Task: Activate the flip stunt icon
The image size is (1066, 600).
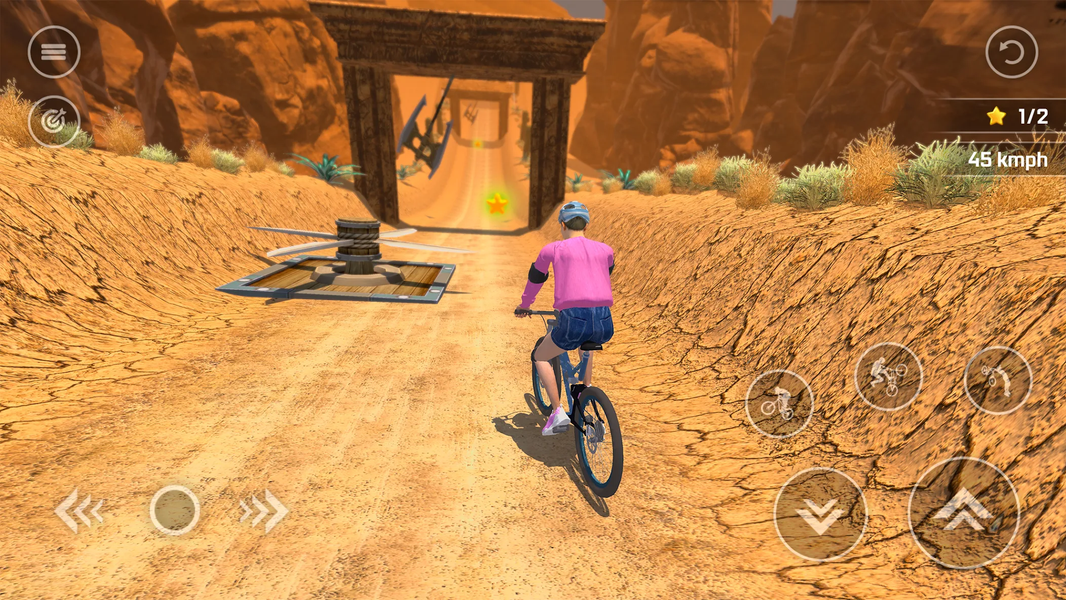Action: pyautogui.click(x=997, y=380)
